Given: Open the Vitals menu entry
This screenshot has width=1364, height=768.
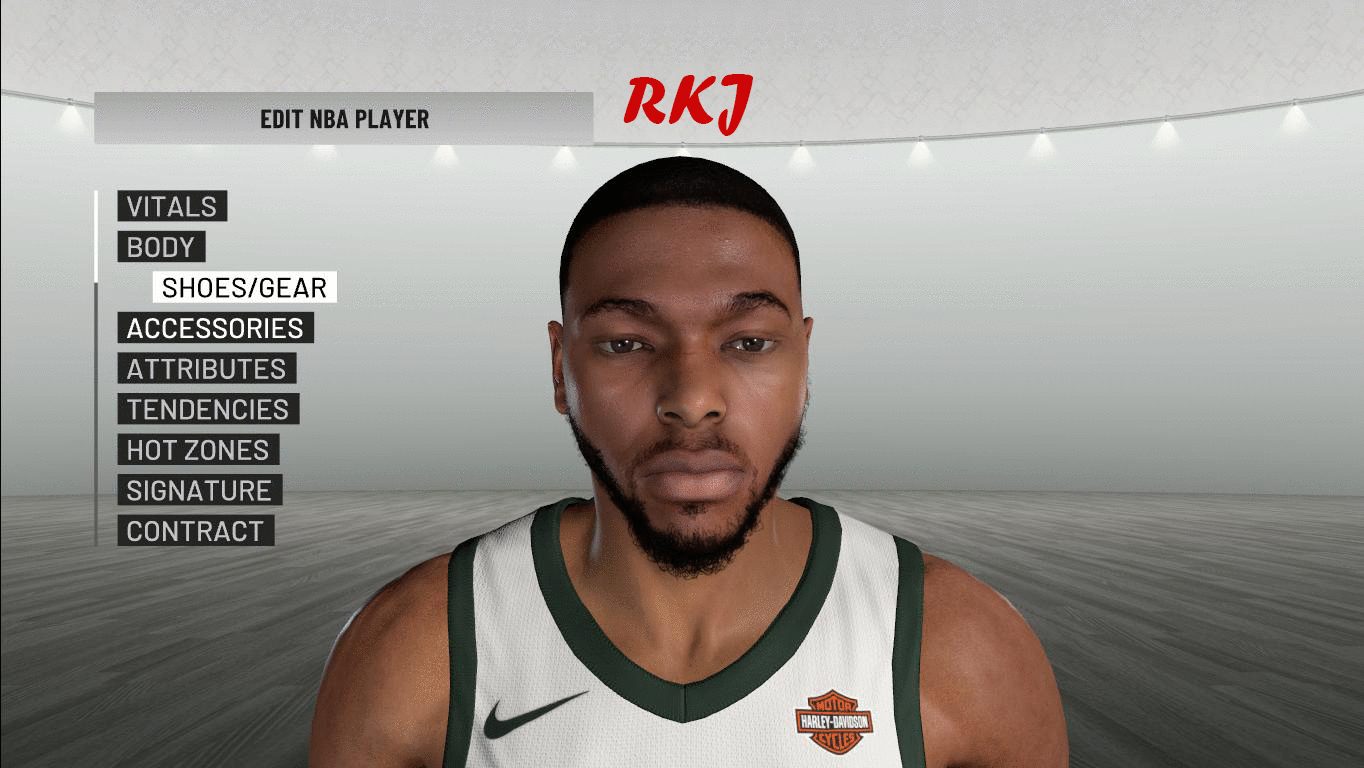Looking at the screenshot, I should [x=172, y=207].
